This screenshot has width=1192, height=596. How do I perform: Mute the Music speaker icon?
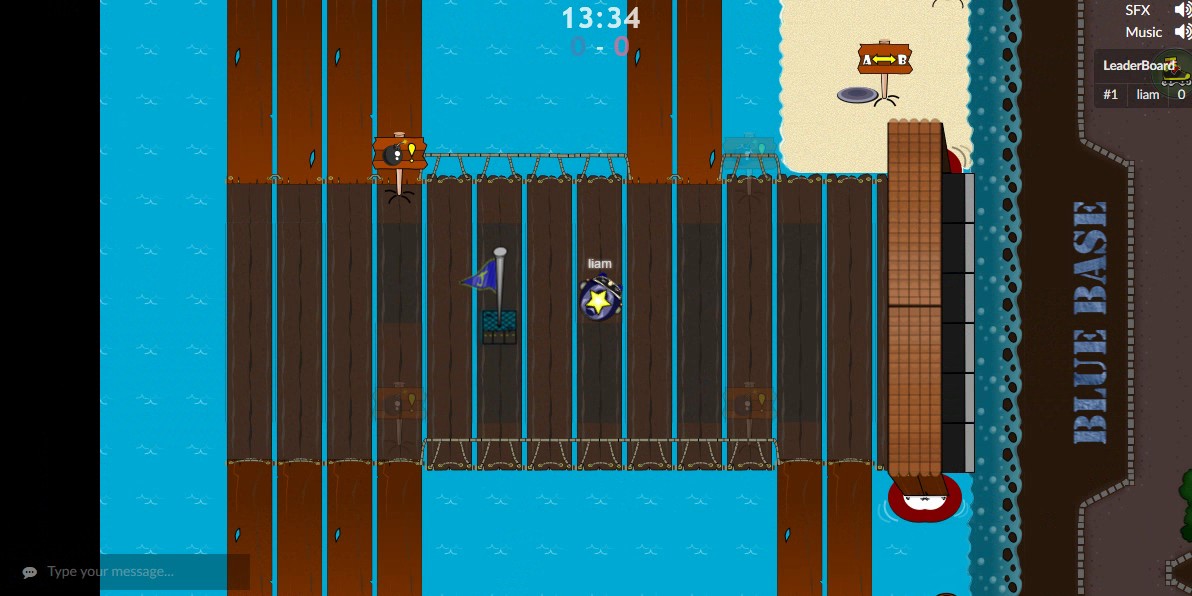click(x=1182, y=32)
